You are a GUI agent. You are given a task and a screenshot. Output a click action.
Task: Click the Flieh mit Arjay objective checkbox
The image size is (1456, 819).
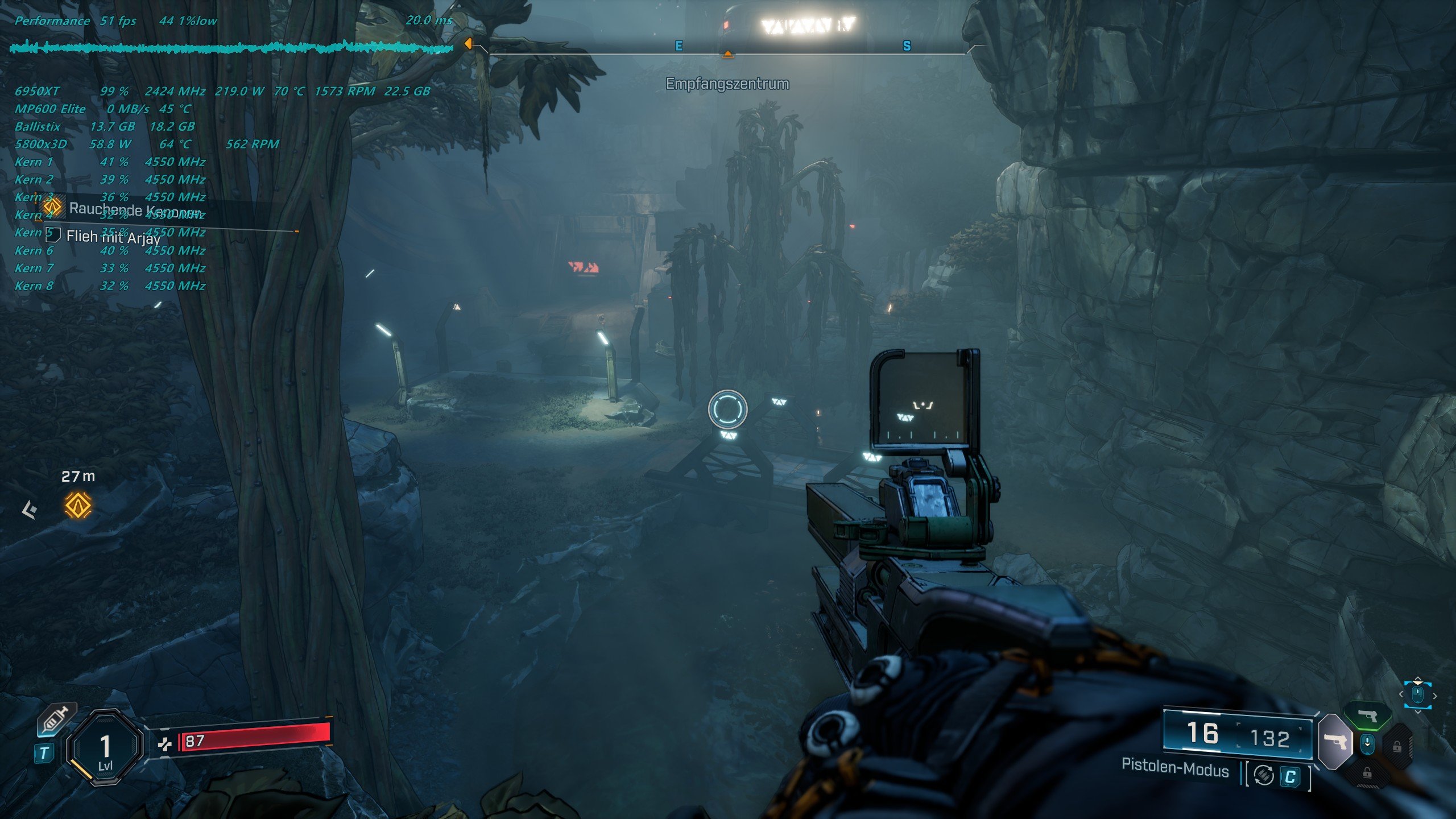coord(53,234)
